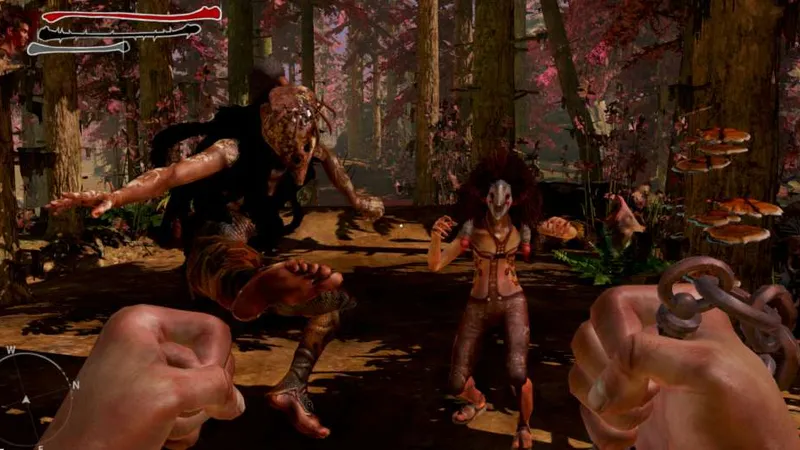The image size is (800, 450).
Task: Select the player character portrait
Action: click(17, 30)
